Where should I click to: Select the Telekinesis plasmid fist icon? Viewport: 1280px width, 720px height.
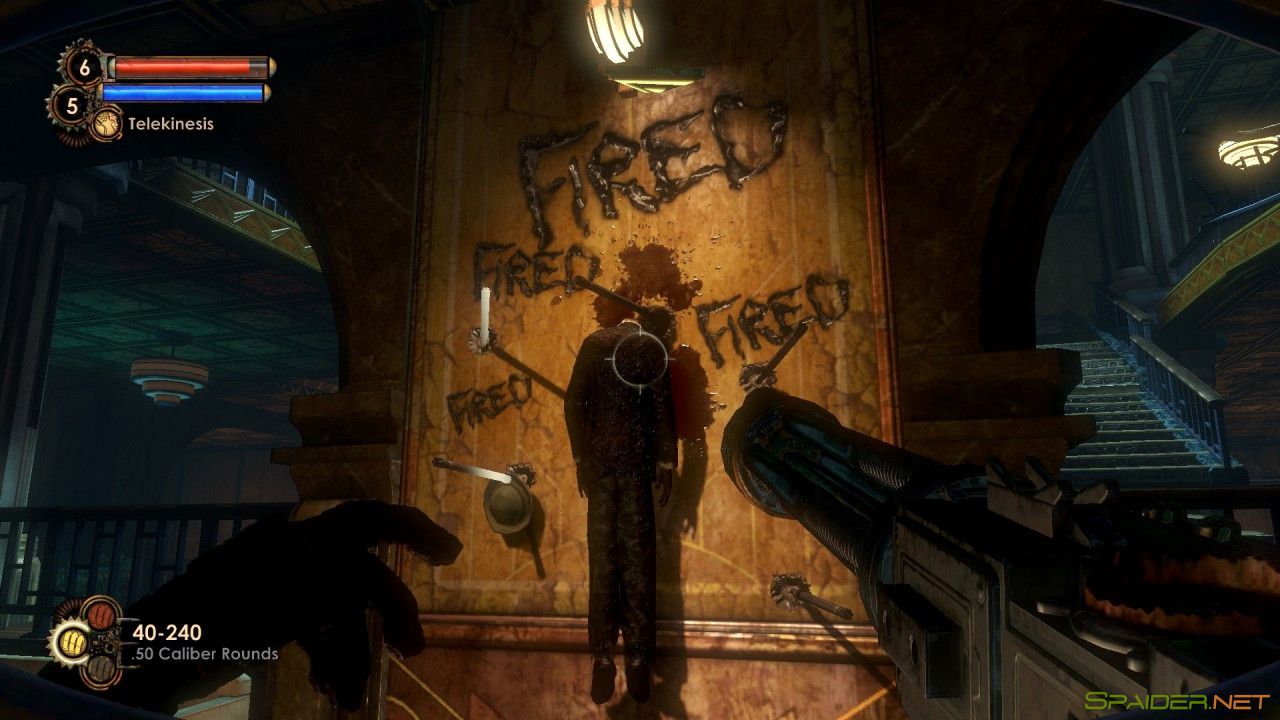coord(108,123)
